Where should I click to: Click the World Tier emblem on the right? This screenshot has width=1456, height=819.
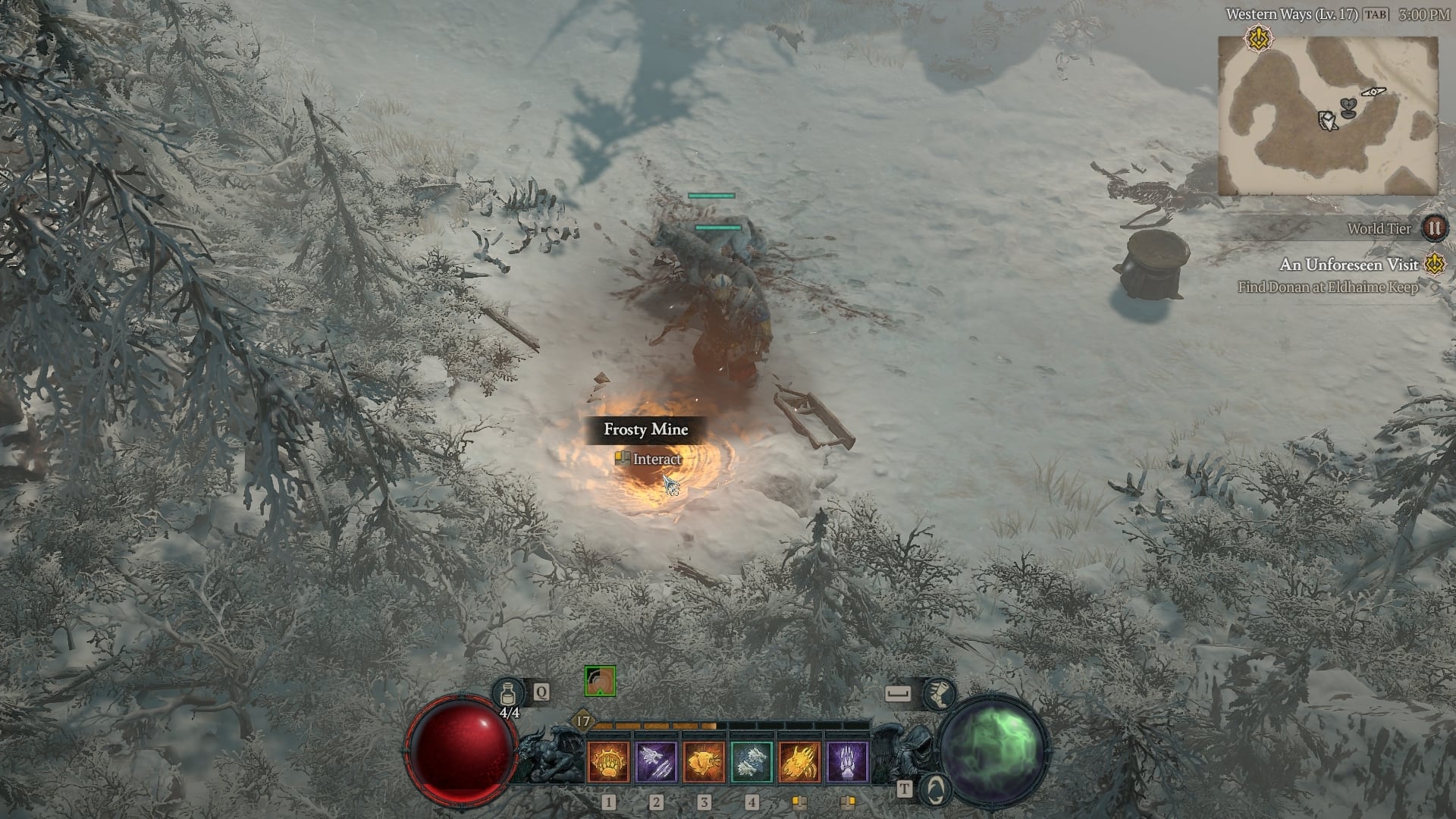pos(1436,229)
